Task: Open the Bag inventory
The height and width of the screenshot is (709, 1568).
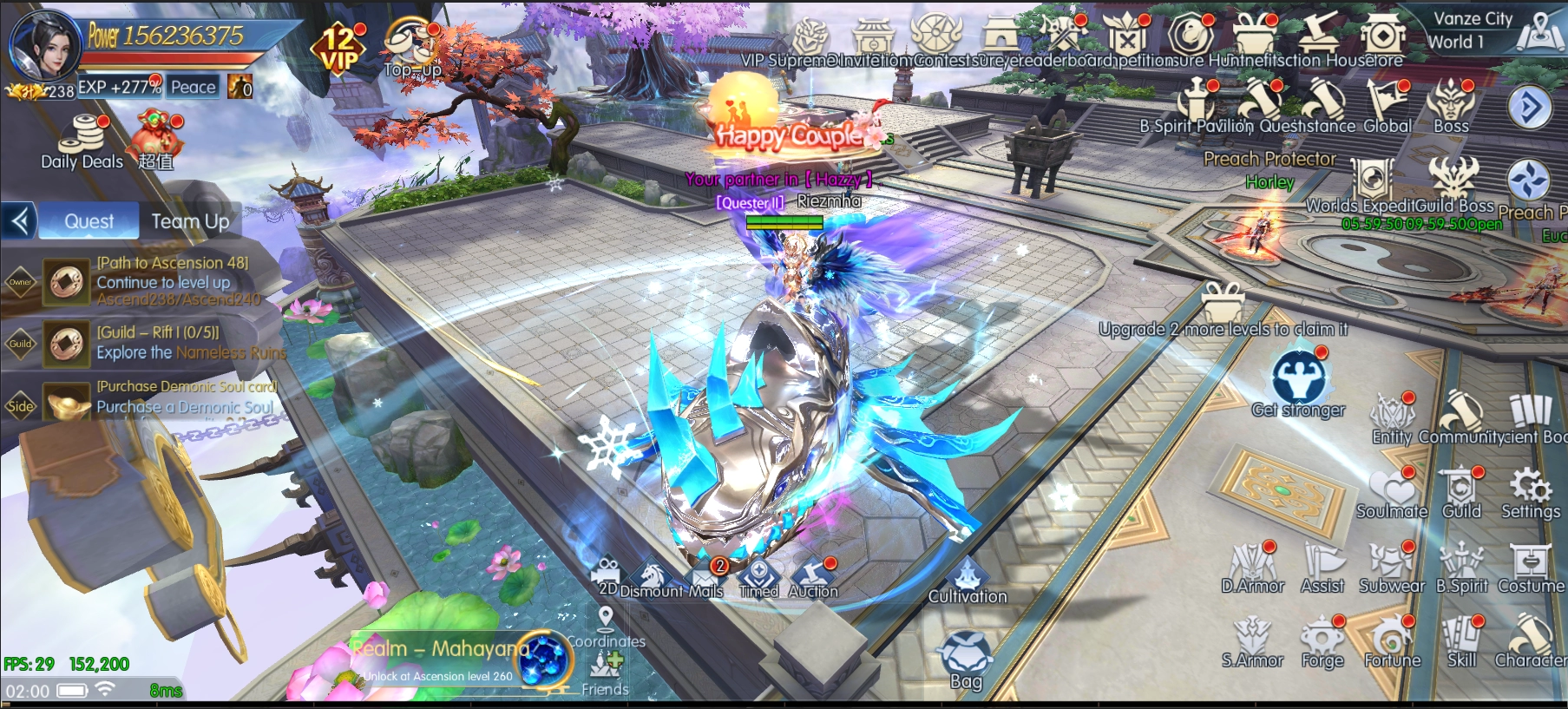Action: pos(966,659)
